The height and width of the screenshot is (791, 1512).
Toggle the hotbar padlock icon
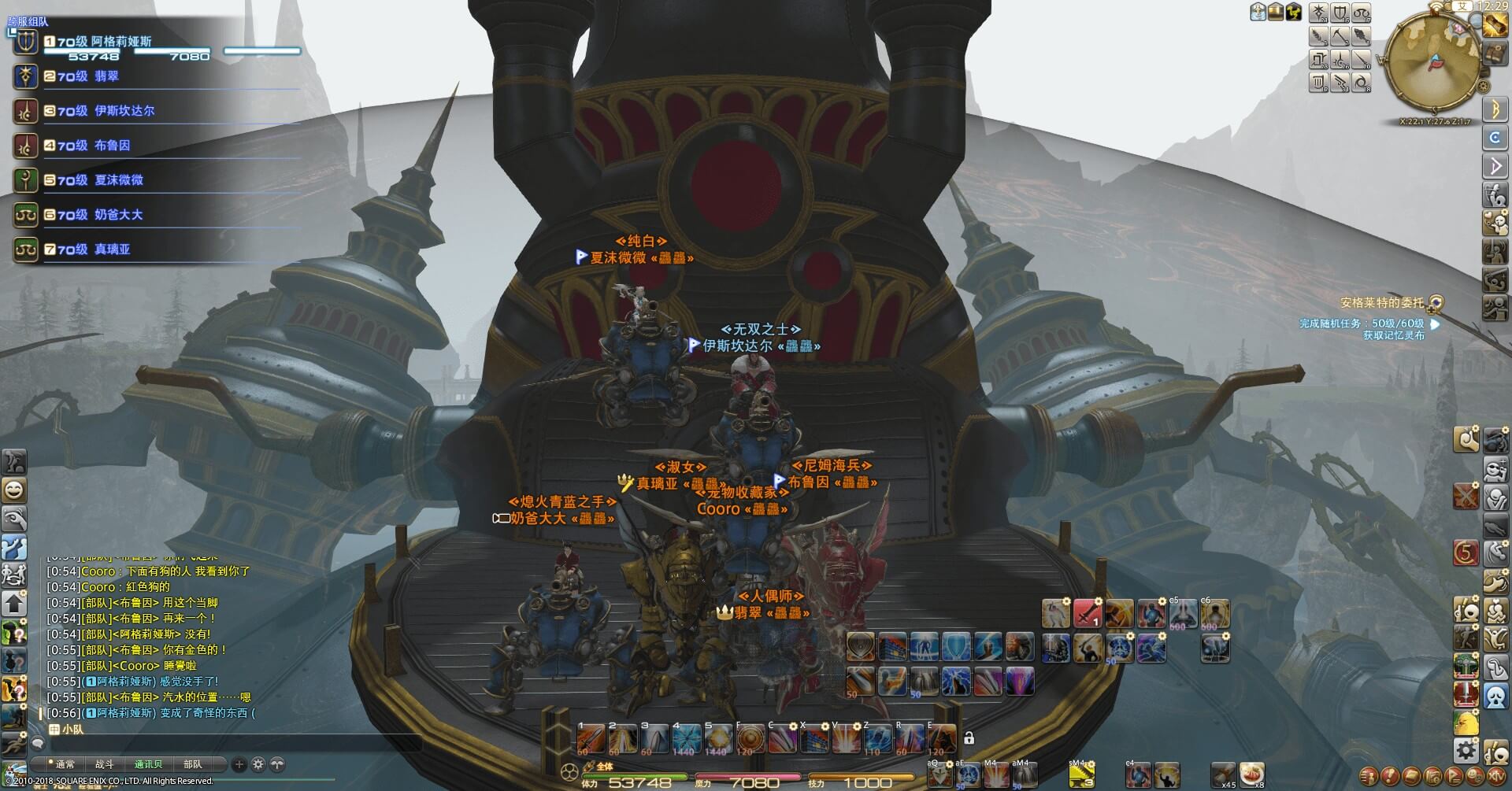(969, 738)
